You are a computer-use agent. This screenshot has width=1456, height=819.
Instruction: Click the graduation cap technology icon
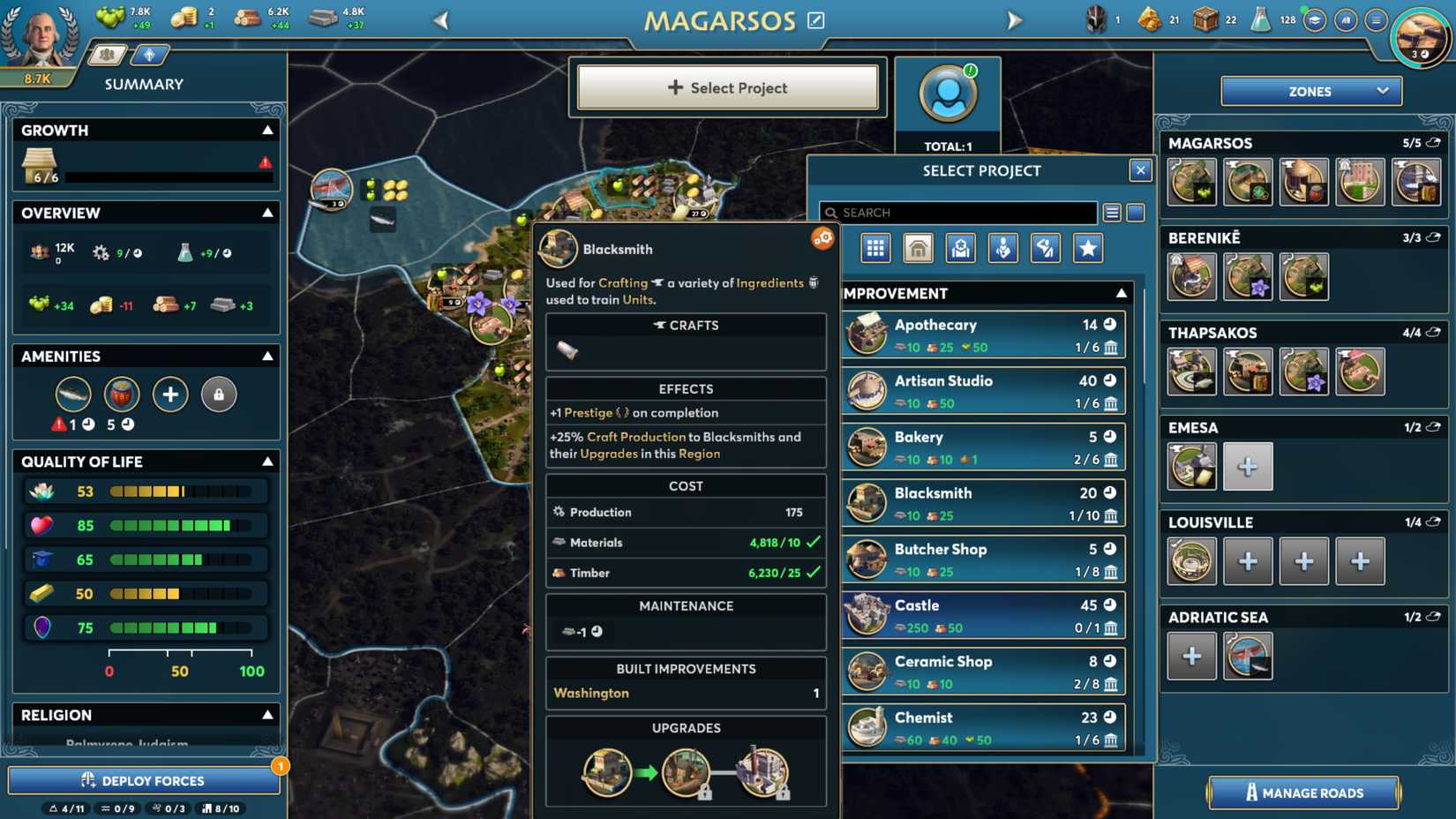click(x=1316, y=18)
